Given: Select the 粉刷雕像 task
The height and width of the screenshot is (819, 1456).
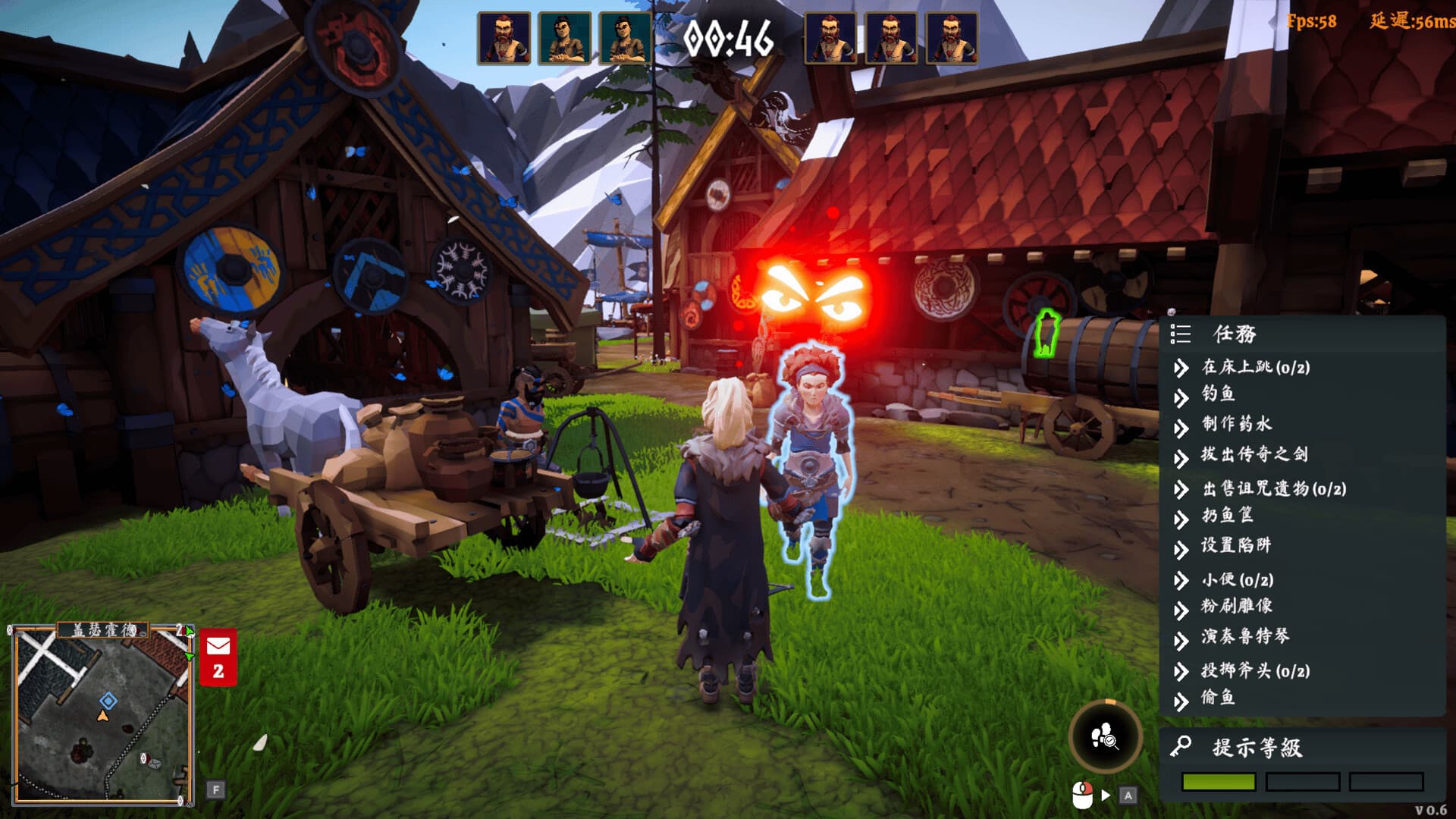Looking at the screenshot, I should pyautogui.click(x=1236, y=607).
